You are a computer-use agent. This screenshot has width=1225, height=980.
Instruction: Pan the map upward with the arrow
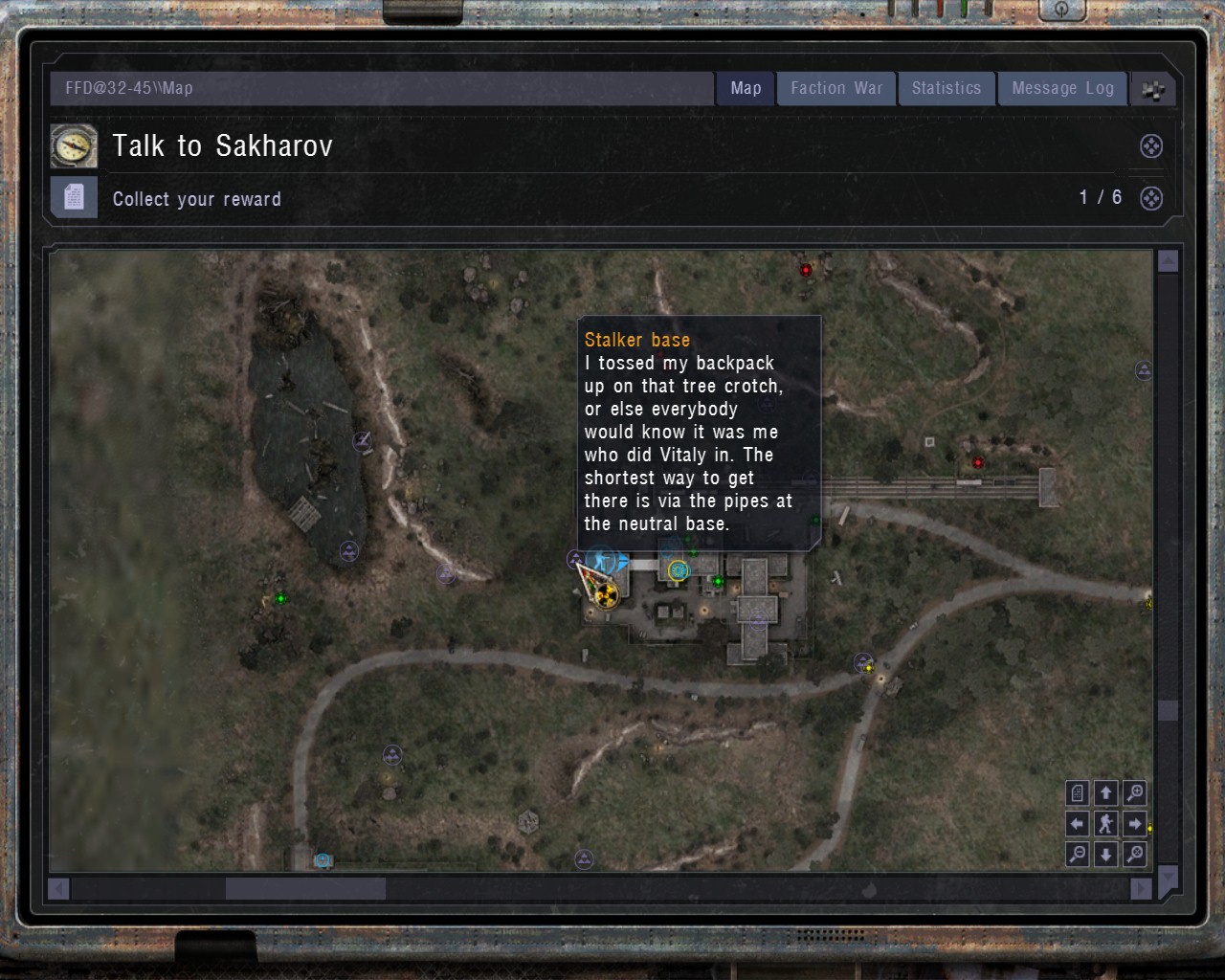1106,792
